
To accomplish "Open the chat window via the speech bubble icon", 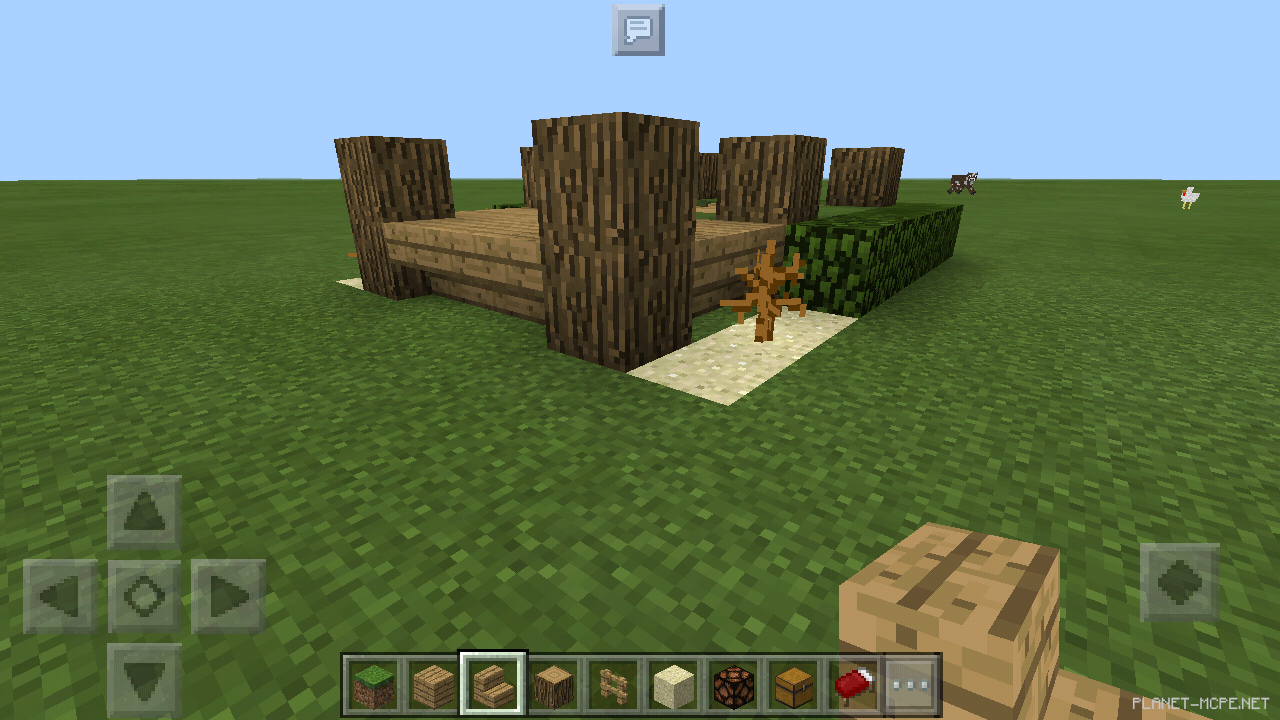I will click(x=638, y=30).
